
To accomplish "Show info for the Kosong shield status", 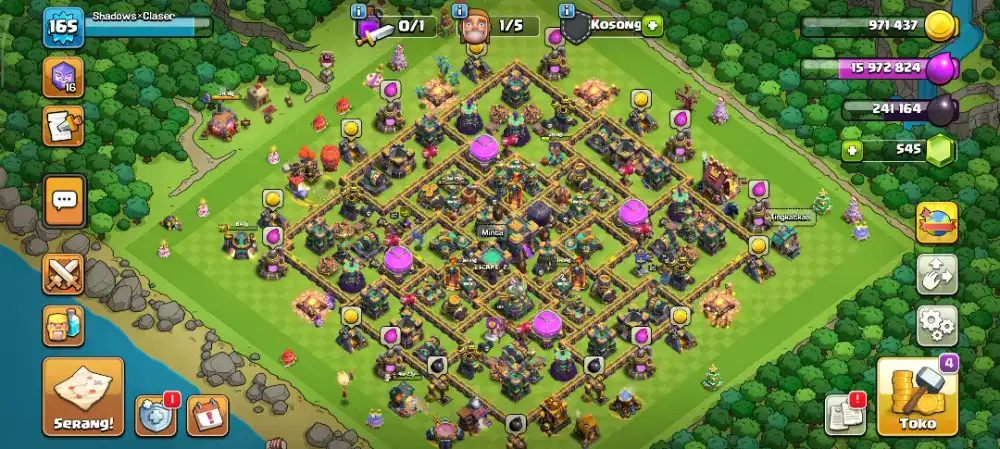I will pyautogui.click(x=567, y=11).
